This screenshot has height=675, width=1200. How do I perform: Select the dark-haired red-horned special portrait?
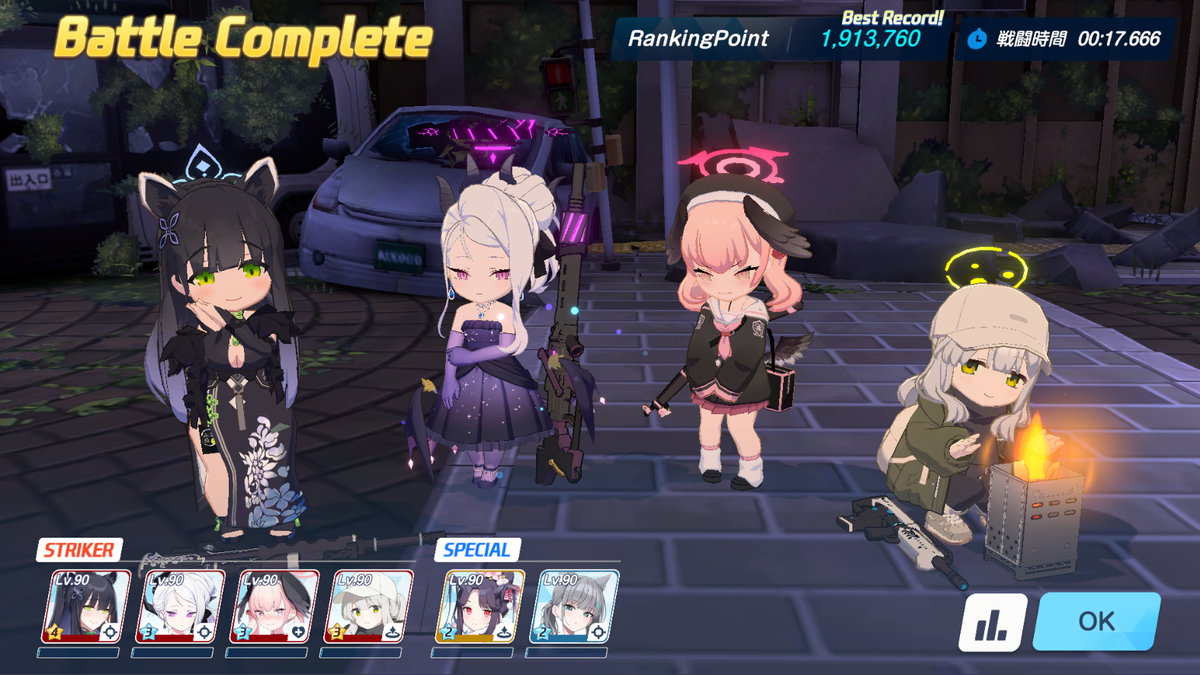tap(480, 606)
